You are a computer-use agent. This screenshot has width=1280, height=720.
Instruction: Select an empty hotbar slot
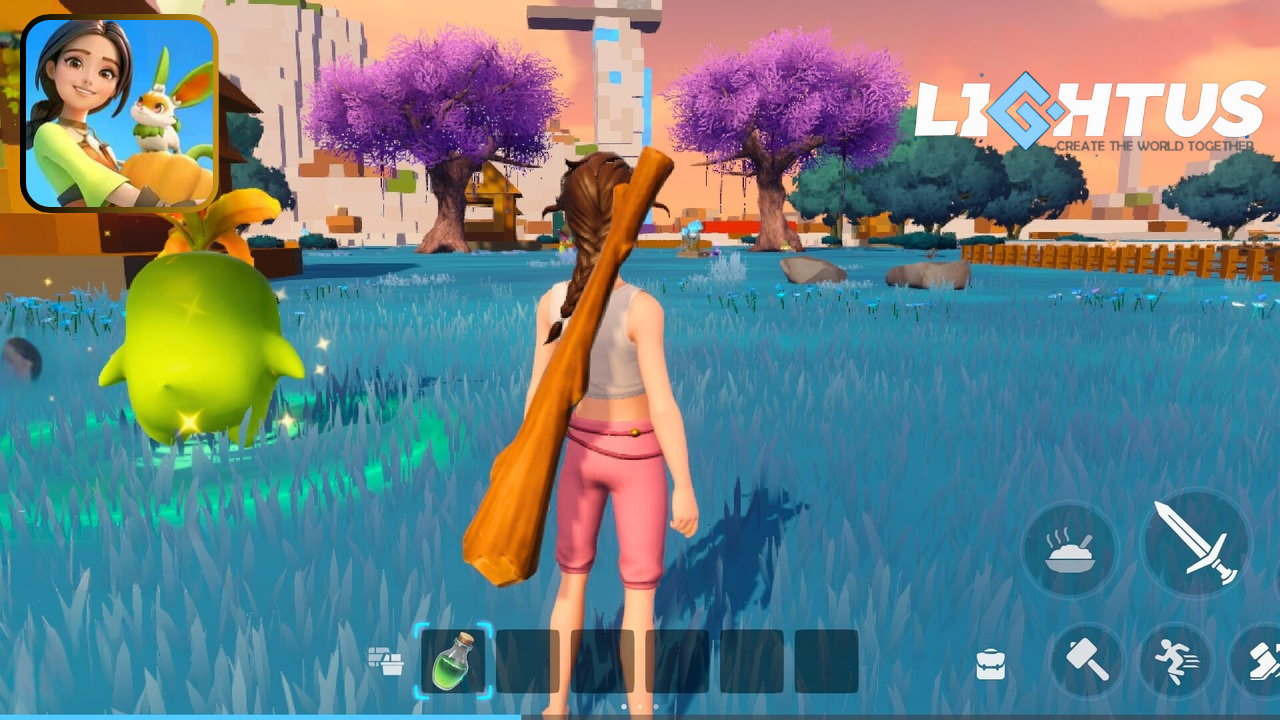click(x=528, y=660)
